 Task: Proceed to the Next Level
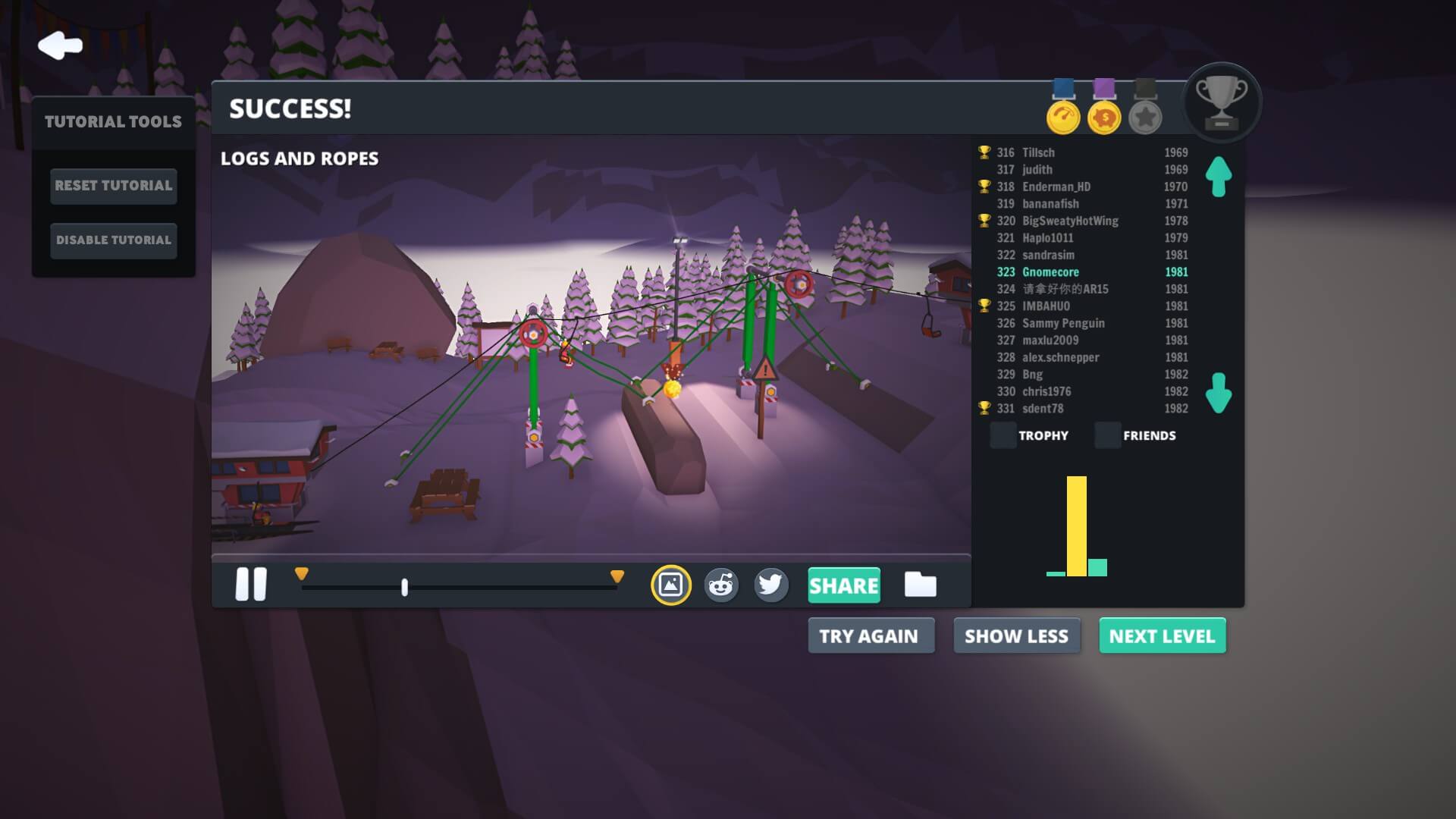pos(1162,636)
